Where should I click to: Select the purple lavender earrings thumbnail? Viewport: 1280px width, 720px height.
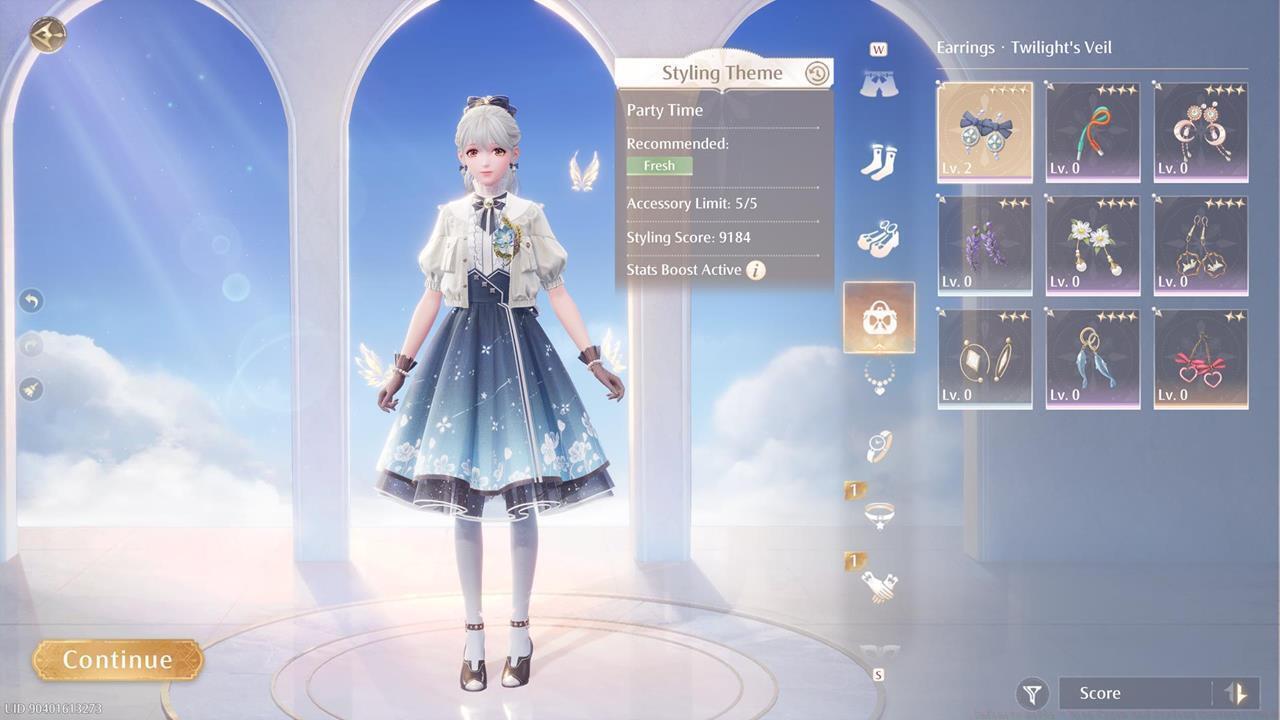(983, 245)
